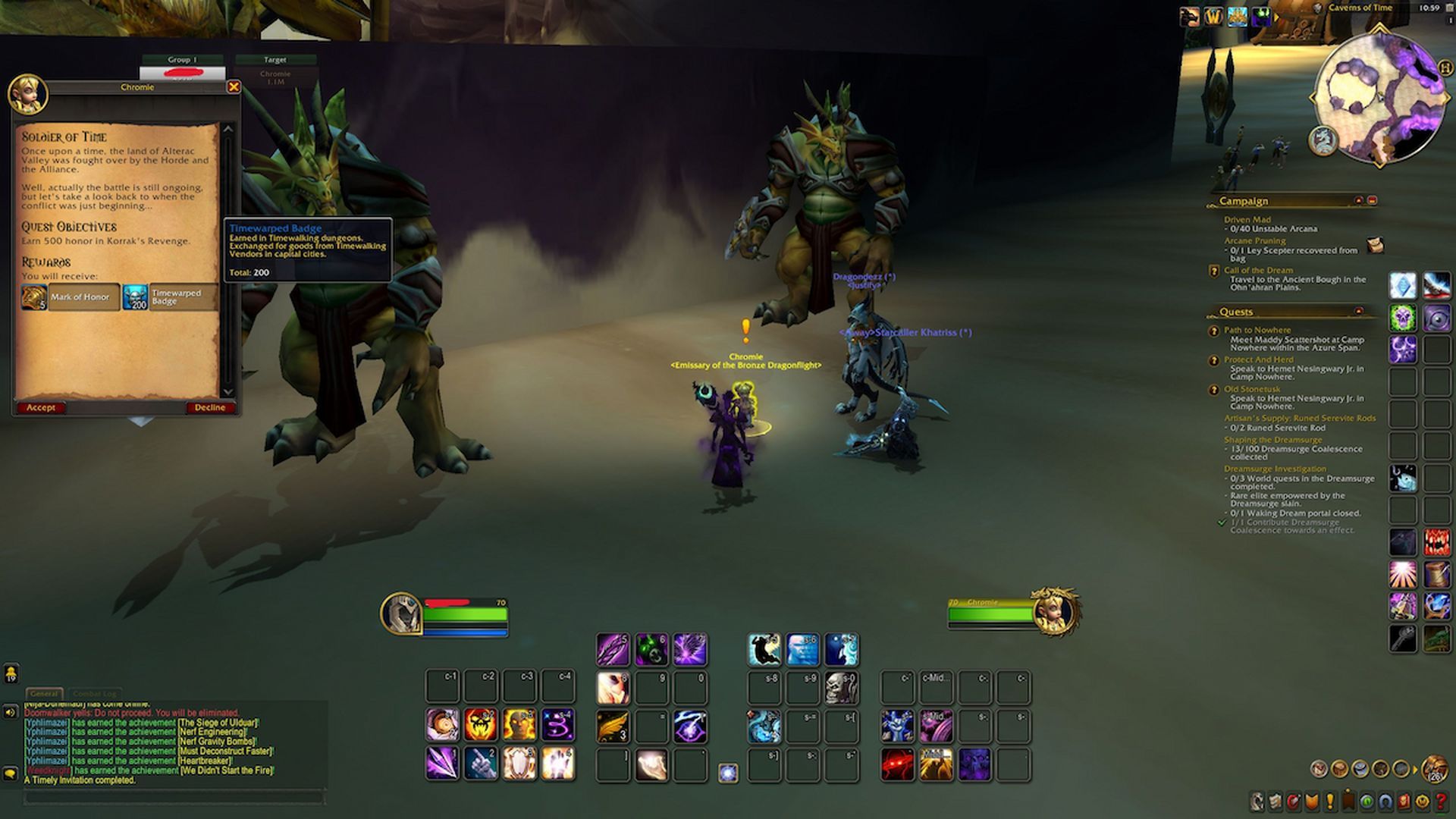The height and width of the screenshot is (819, 1456).
Task: Click the player portrait frame
Action: 401,613
